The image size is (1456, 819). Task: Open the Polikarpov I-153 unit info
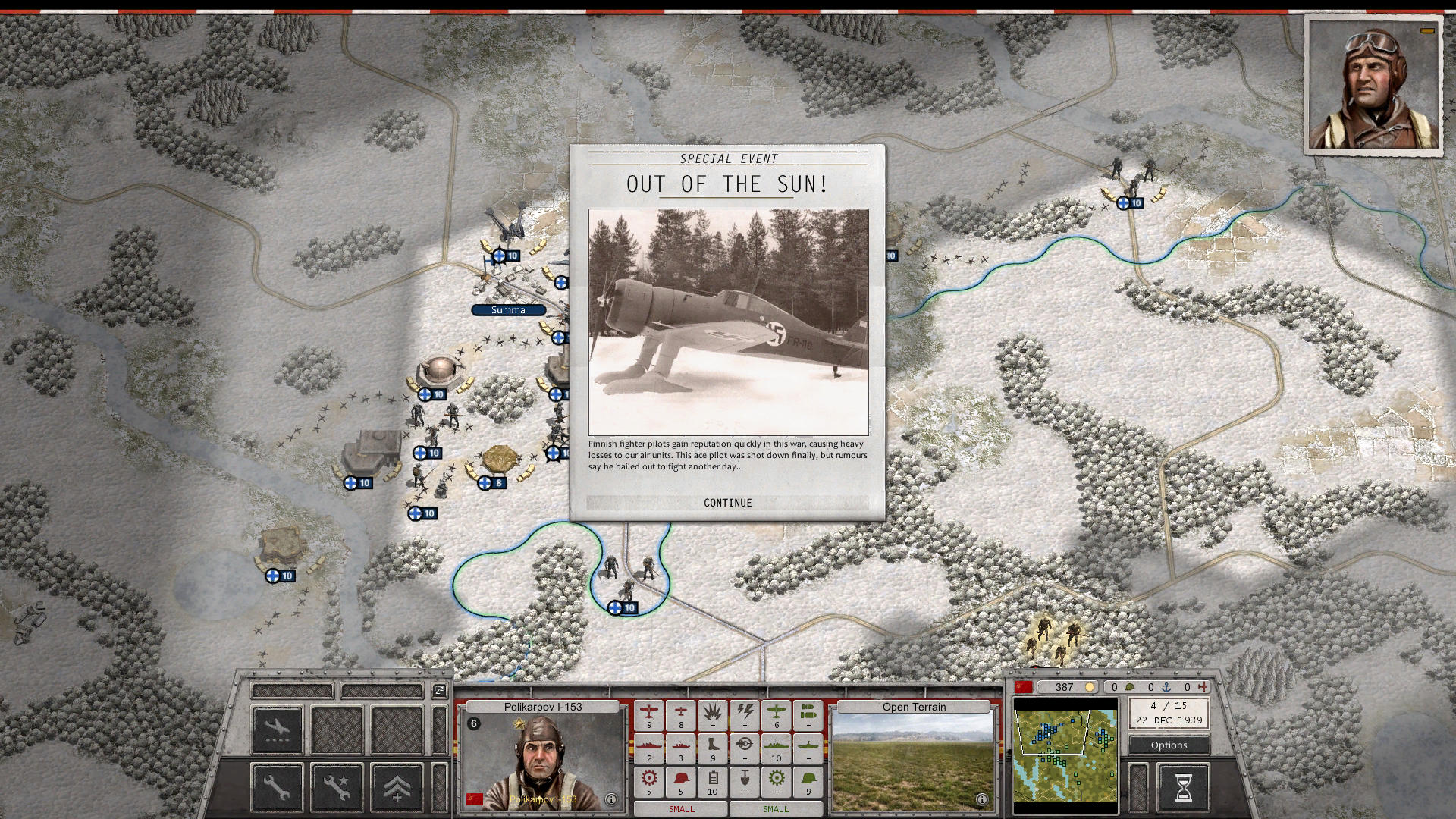point(610,799)
